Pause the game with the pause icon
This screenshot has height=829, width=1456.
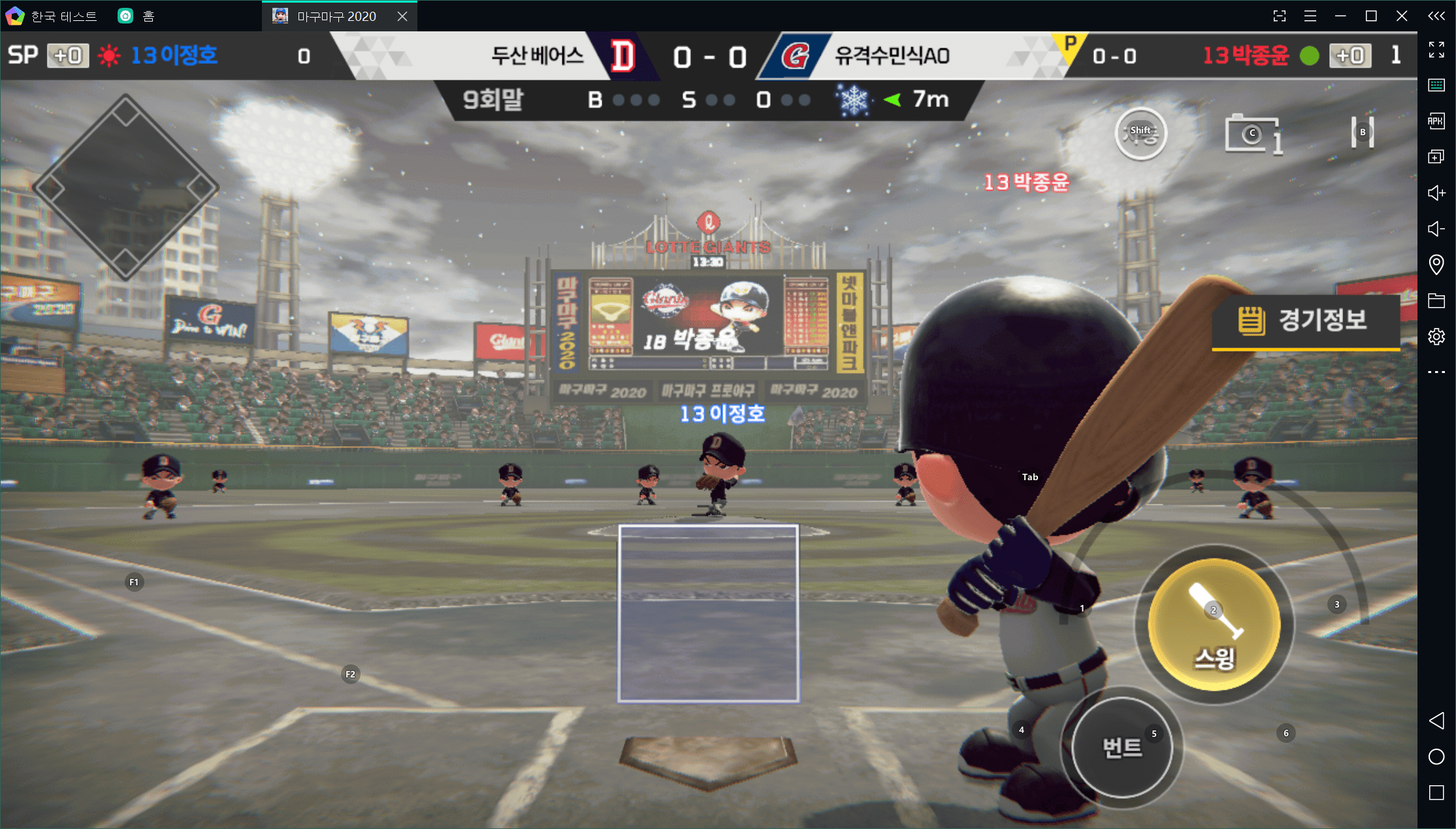click(1362, 133)
